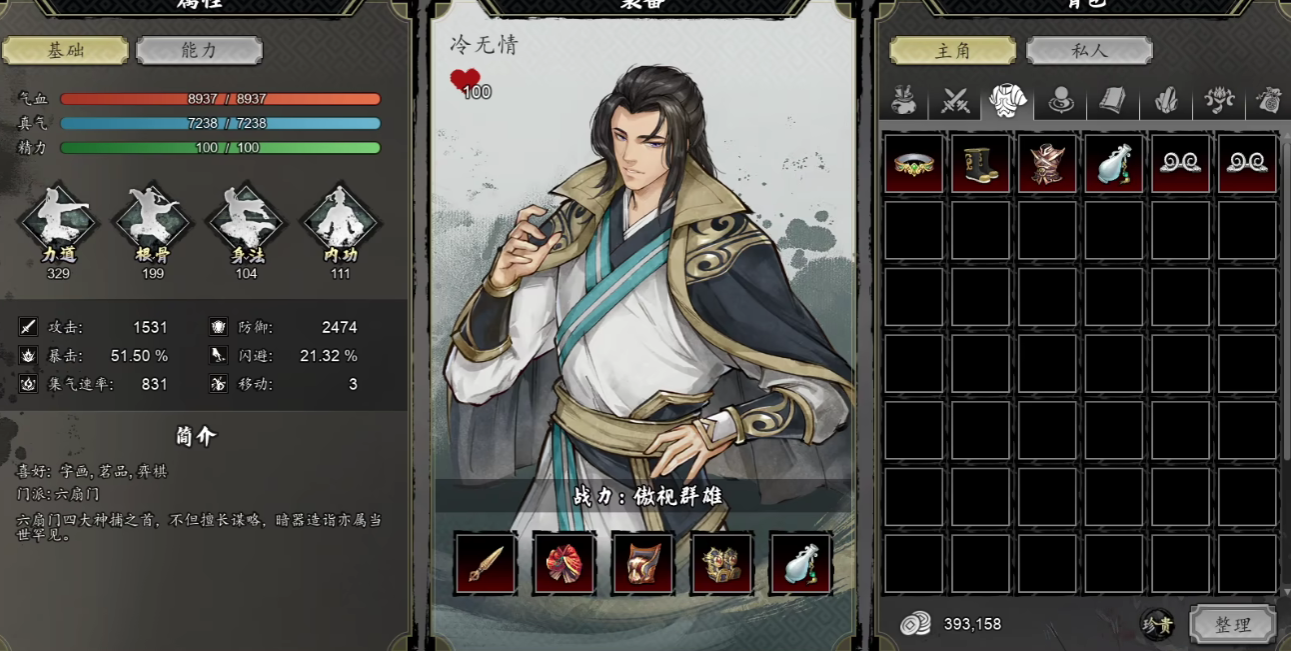
Task: Open the crossed swords weapon category
Action: tap(956, 100)
